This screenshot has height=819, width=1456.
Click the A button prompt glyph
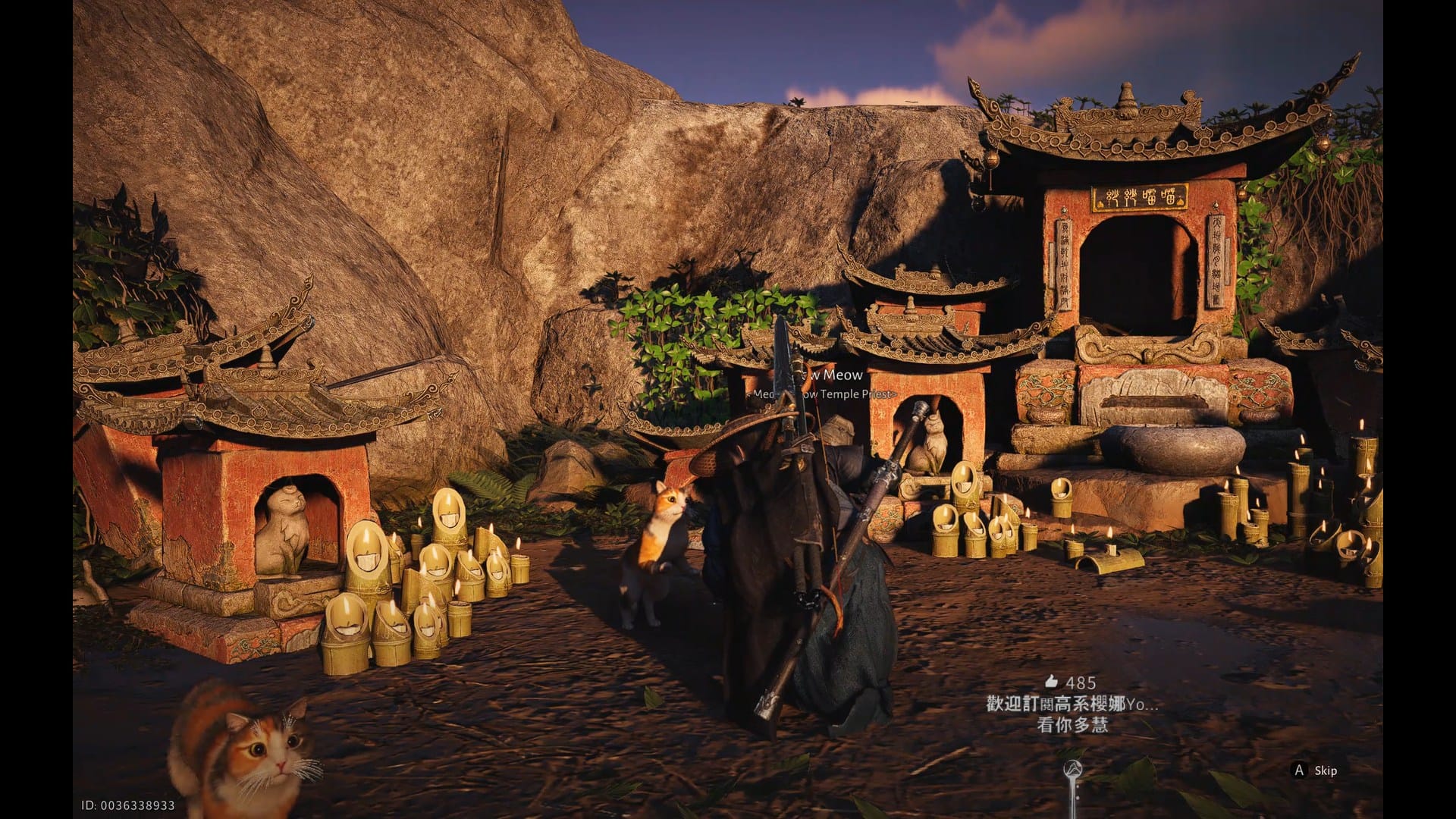pos(1300,770)
